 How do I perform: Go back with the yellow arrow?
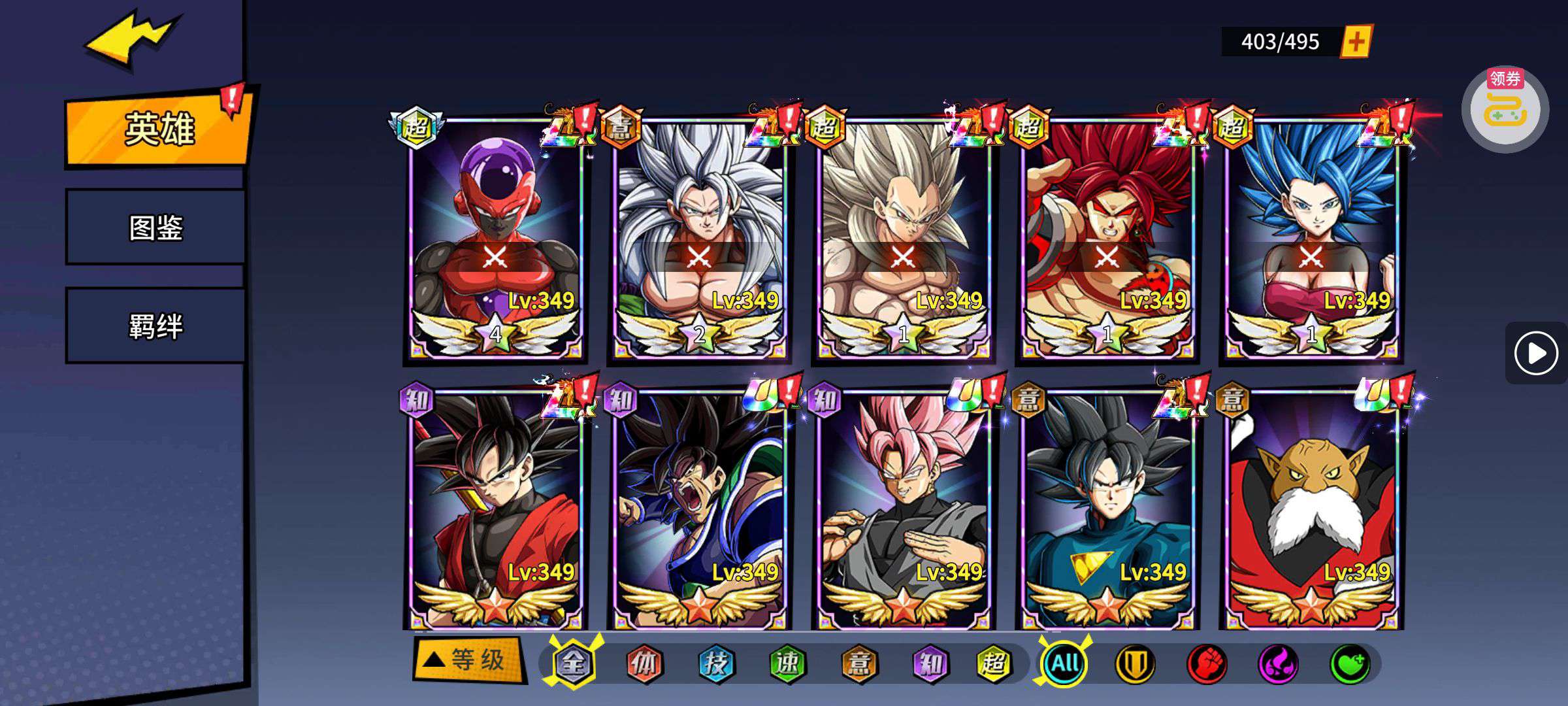pyautogui.click(x=131, y=41)
